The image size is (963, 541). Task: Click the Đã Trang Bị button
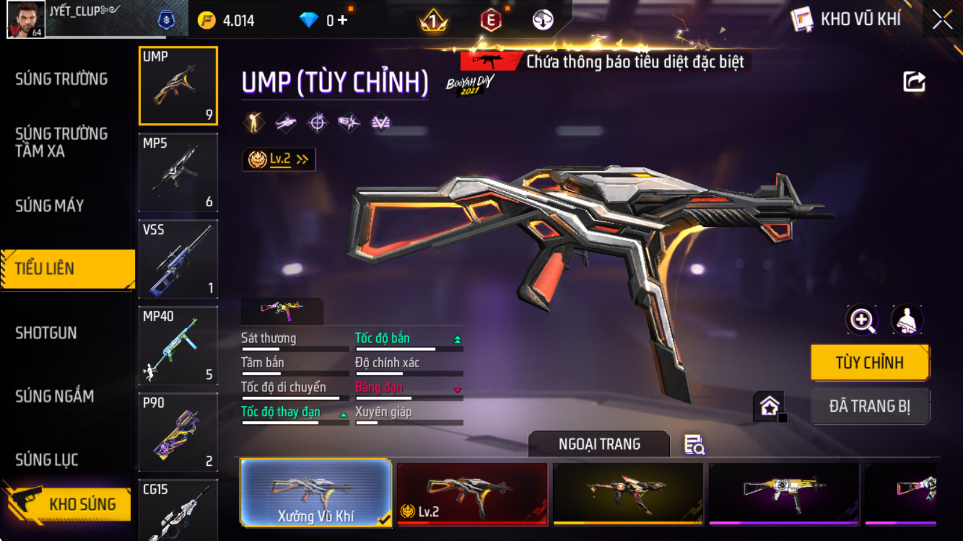click(x=869, y=406)
